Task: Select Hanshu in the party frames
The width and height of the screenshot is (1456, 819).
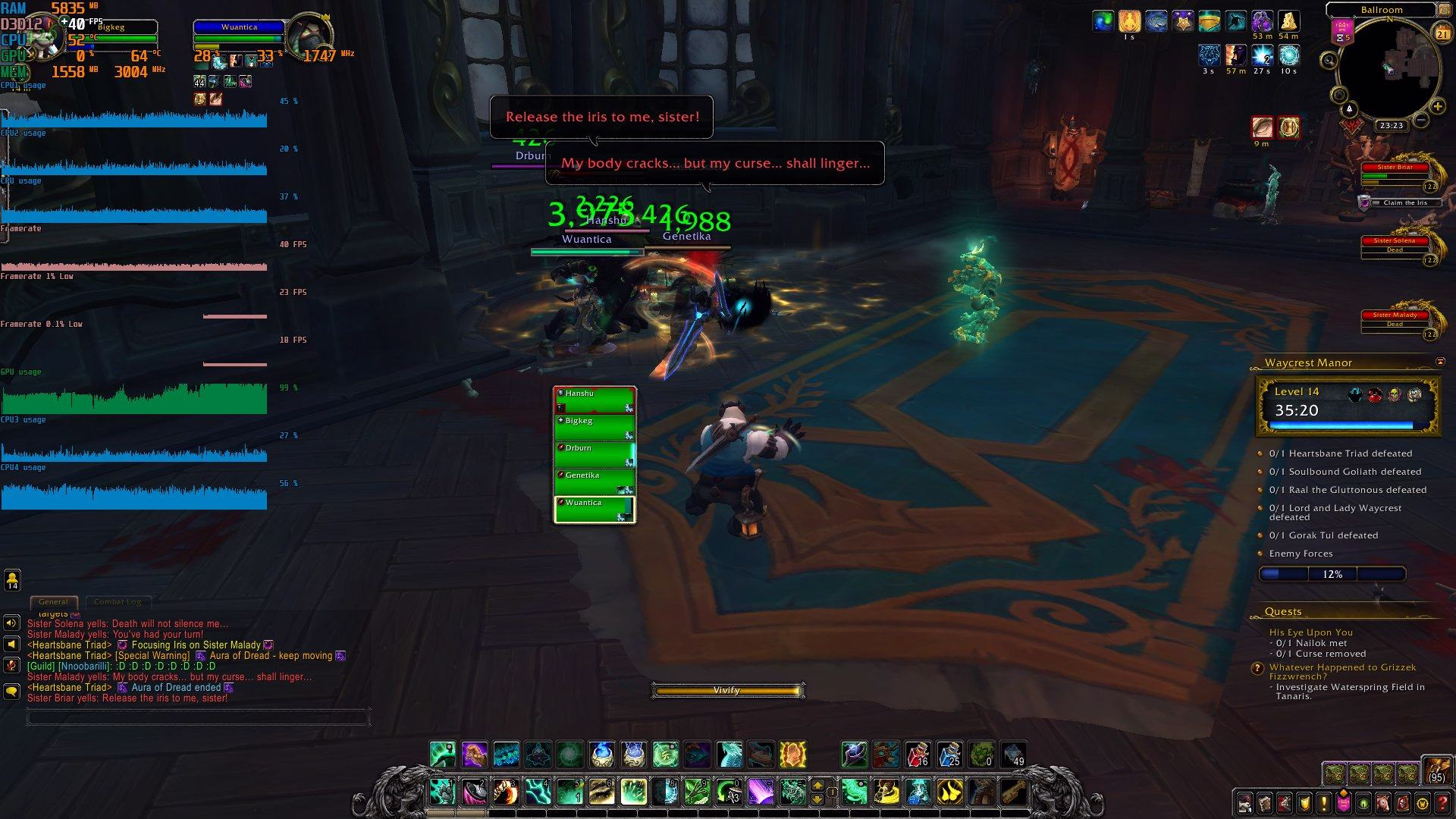Action: [595, 400]
